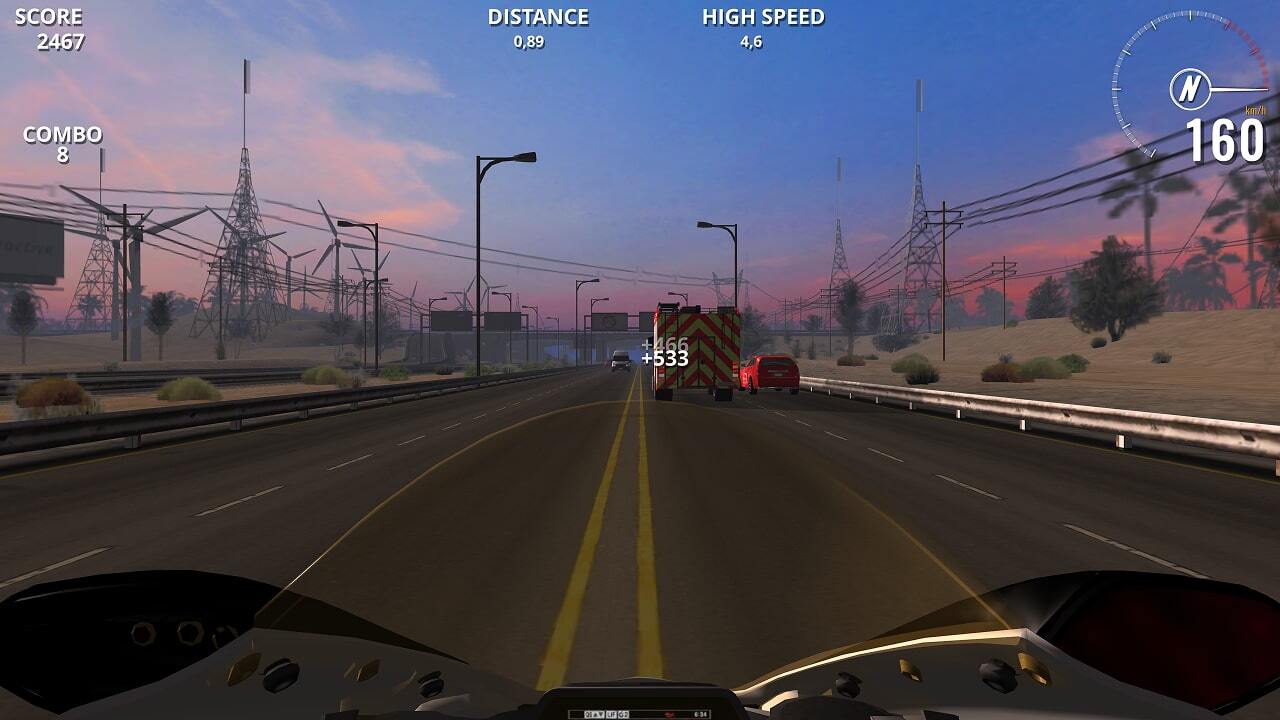Click the DISTANCE readout showing 0,89
This screenshot has height=720, width=1280.
click(536, 27)
